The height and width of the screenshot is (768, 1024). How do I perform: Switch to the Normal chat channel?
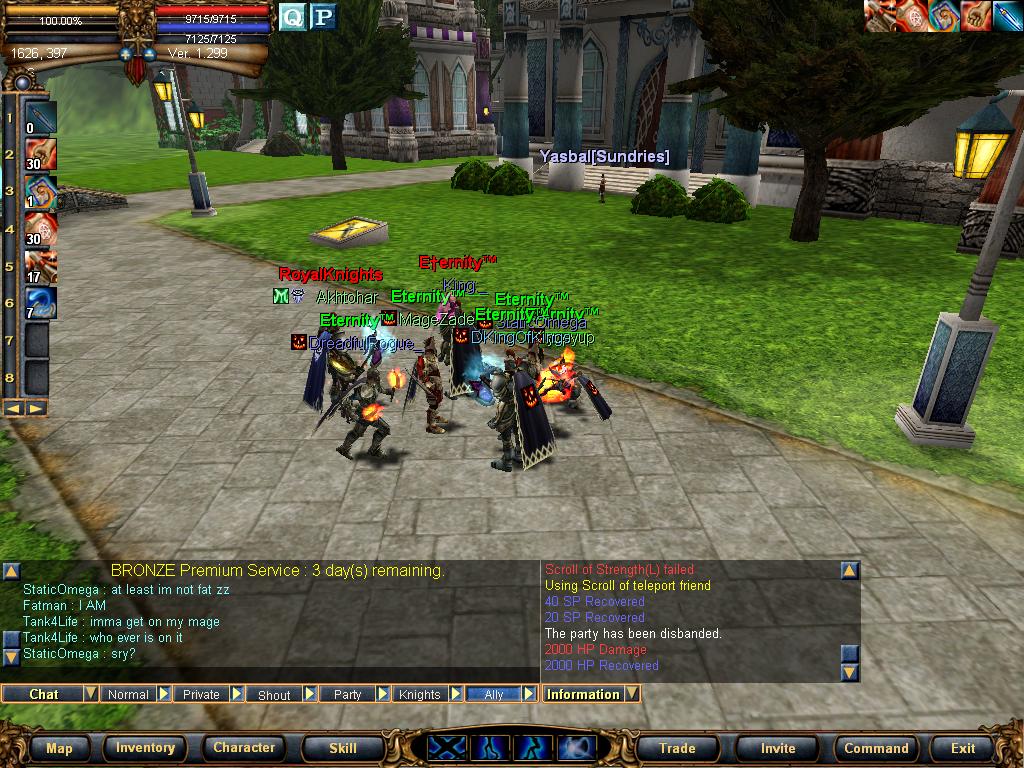[128, 694]
